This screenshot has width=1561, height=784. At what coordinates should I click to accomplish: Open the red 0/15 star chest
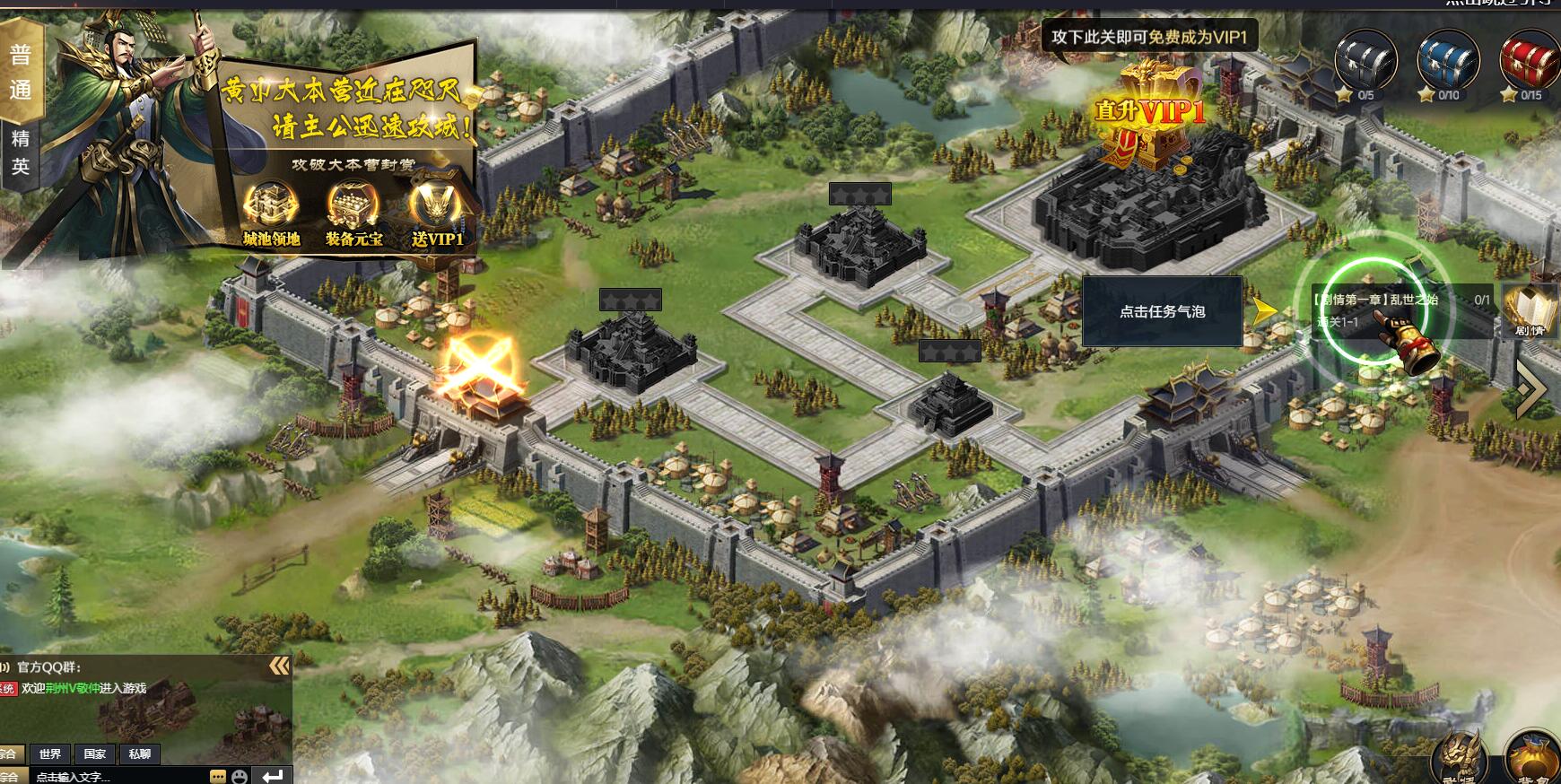coord(1530,64)
